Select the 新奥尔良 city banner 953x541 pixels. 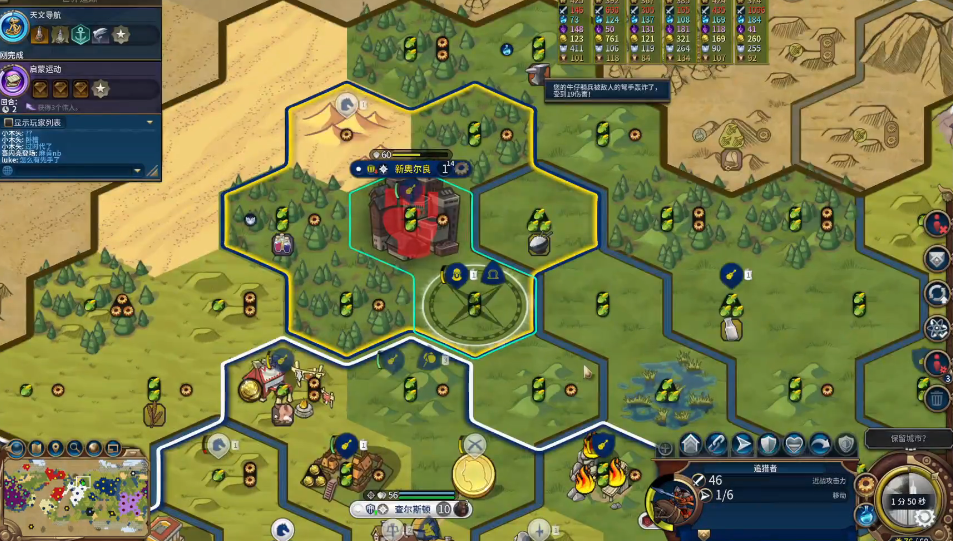(411, 169)
